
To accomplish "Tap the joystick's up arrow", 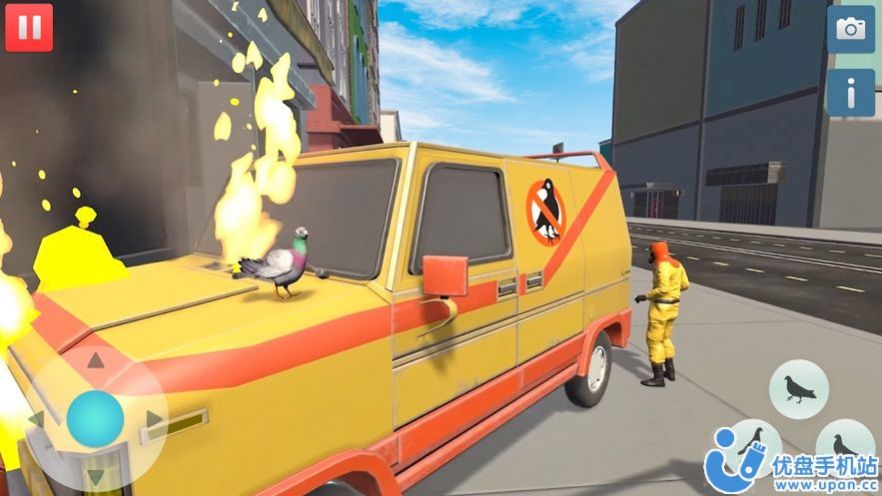I will tap(95, 360).
